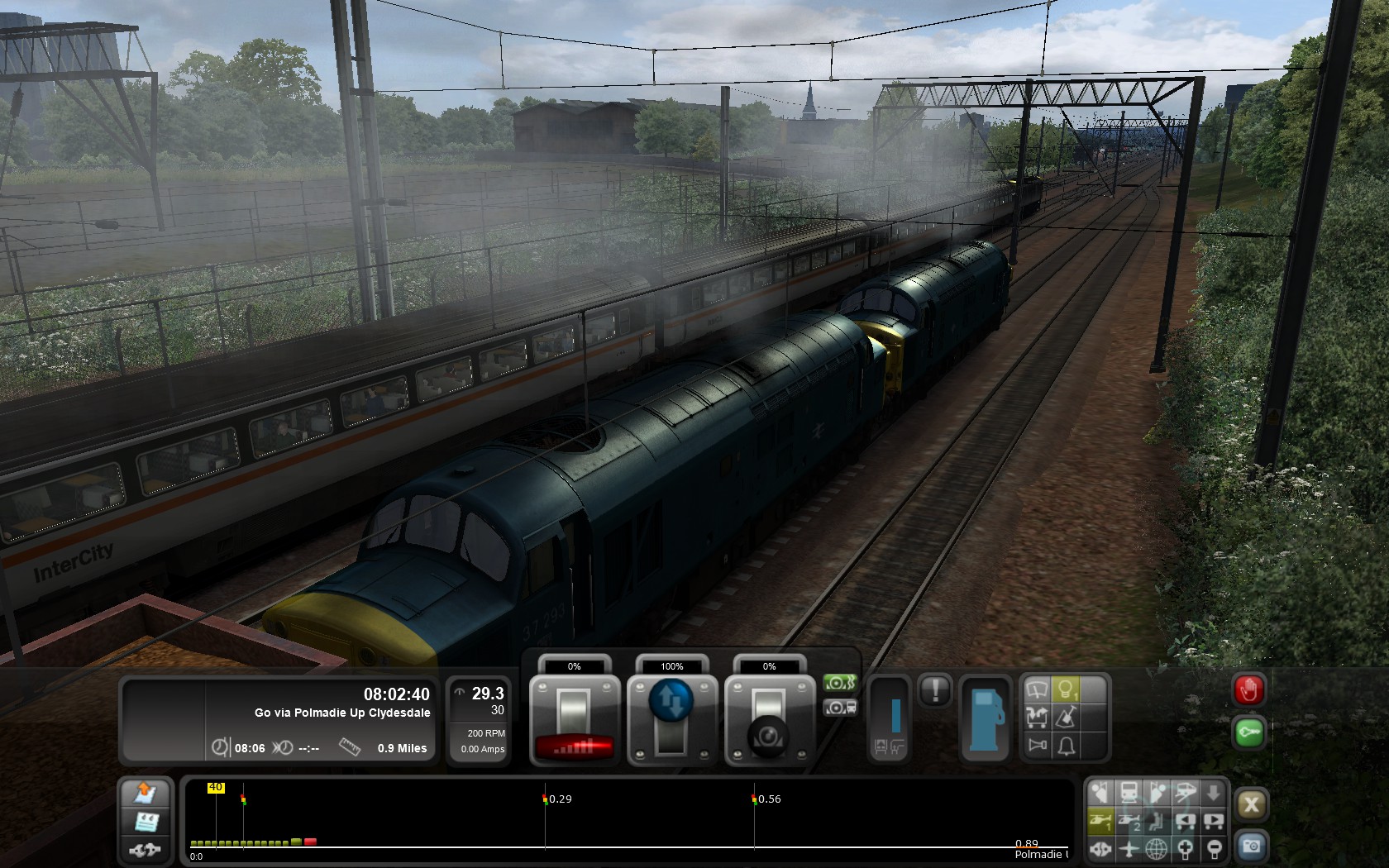Switch to helicopter camera view 2
The width and height of the screenshot is (1389, 868).
(1129, 821)
